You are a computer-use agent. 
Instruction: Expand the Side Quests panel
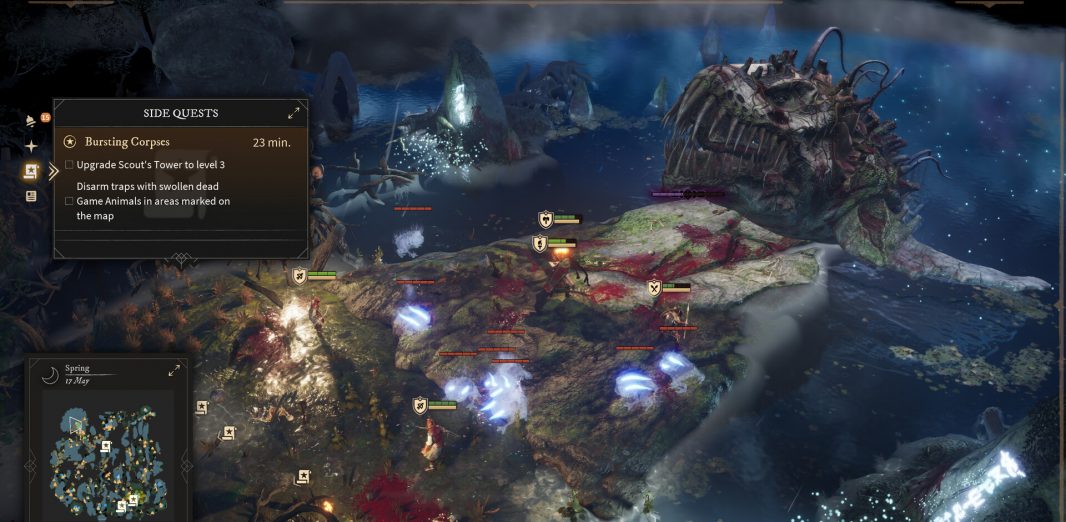pos(294,113)
